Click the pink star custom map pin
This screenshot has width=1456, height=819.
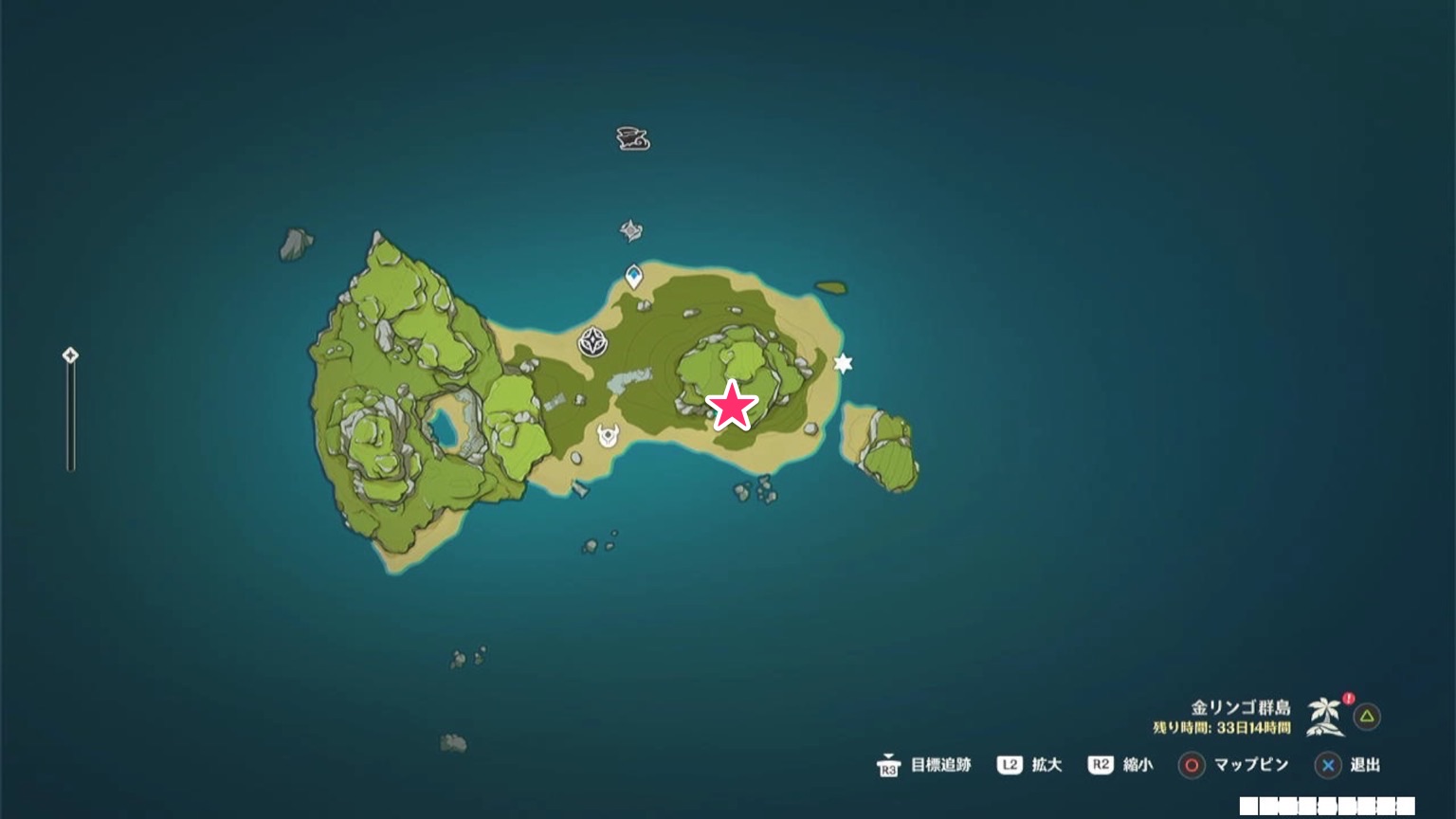pyautogui.click(x=734, y=406)
